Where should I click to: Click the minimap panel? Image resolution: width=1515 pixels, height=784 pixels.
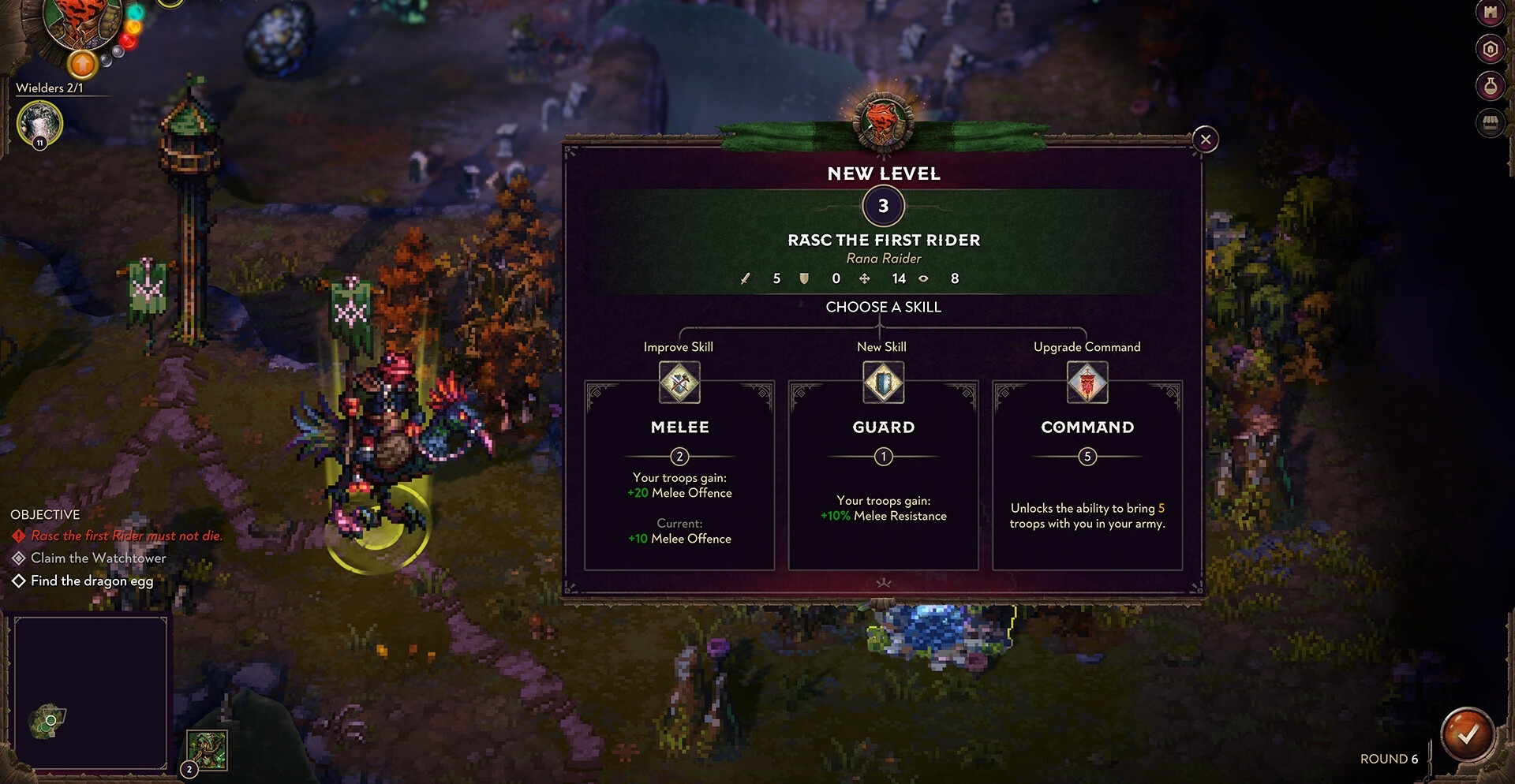[x=91, y=693]
